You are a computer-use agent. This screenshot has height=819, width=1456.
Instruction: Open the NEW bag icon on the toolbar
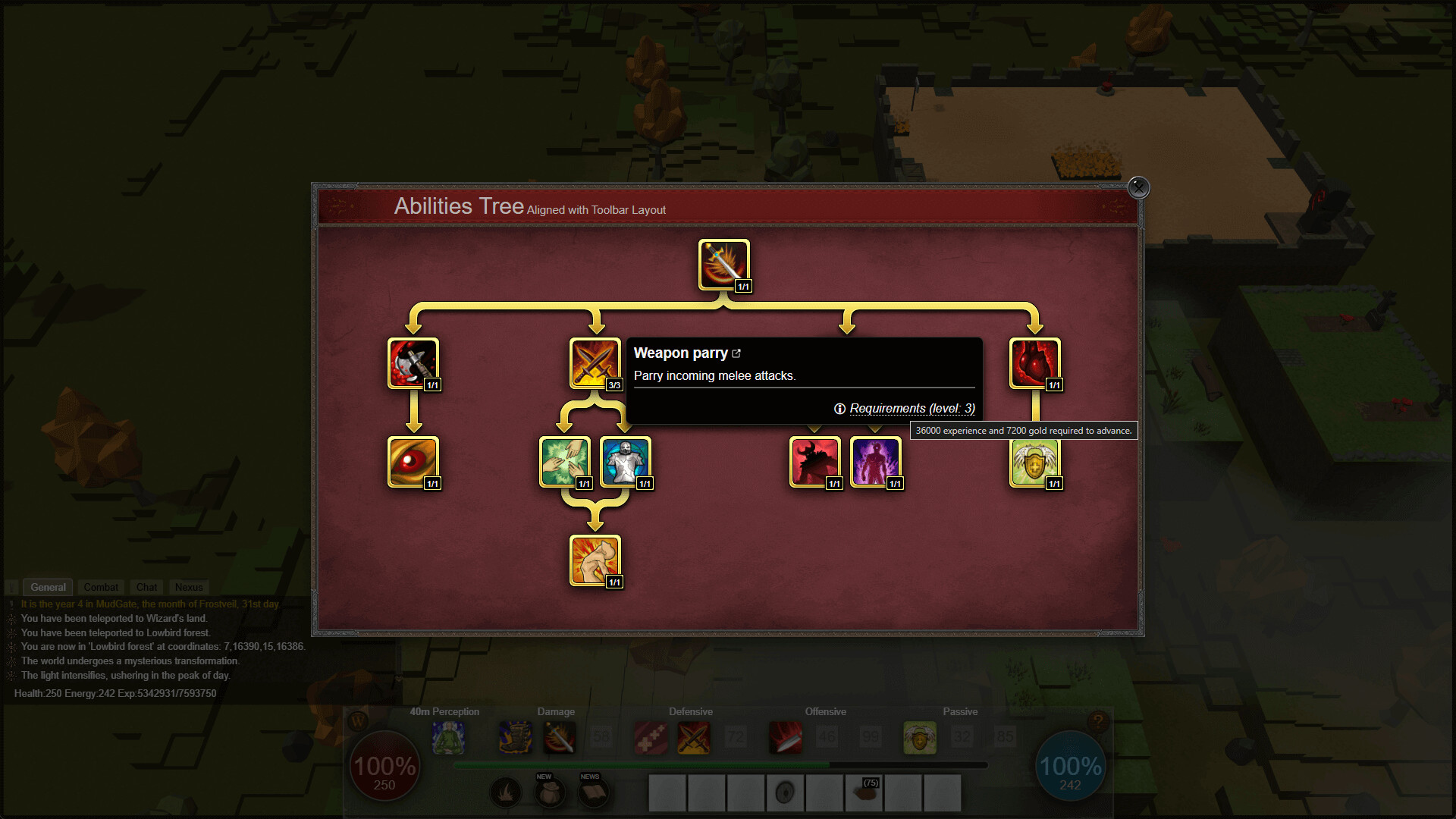[x=550, y=792]
